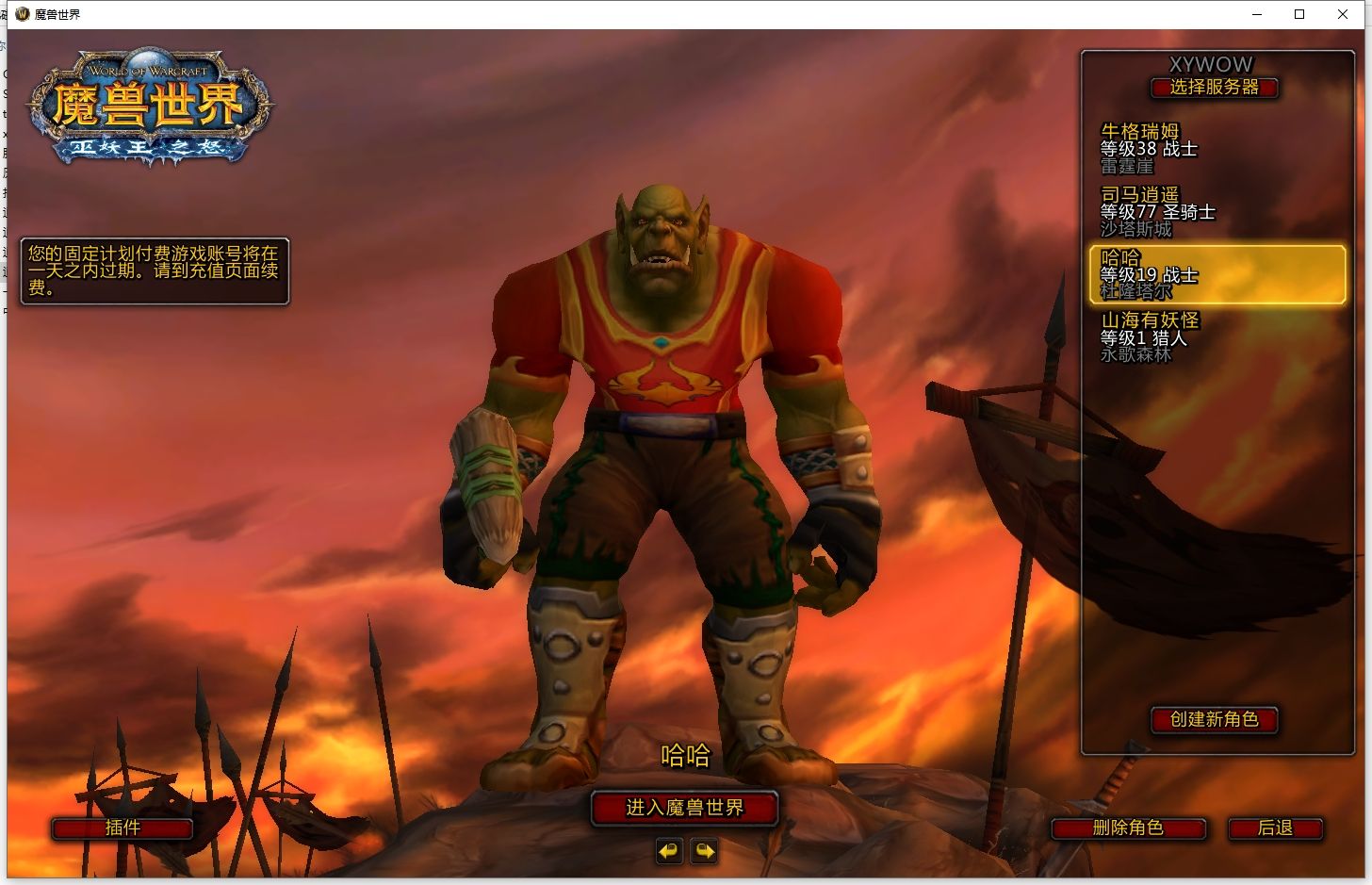Choose character 司马逍遥 level 77 paladin
The height and width of the screenshot is (885, 1372).
click(1216, 212)
